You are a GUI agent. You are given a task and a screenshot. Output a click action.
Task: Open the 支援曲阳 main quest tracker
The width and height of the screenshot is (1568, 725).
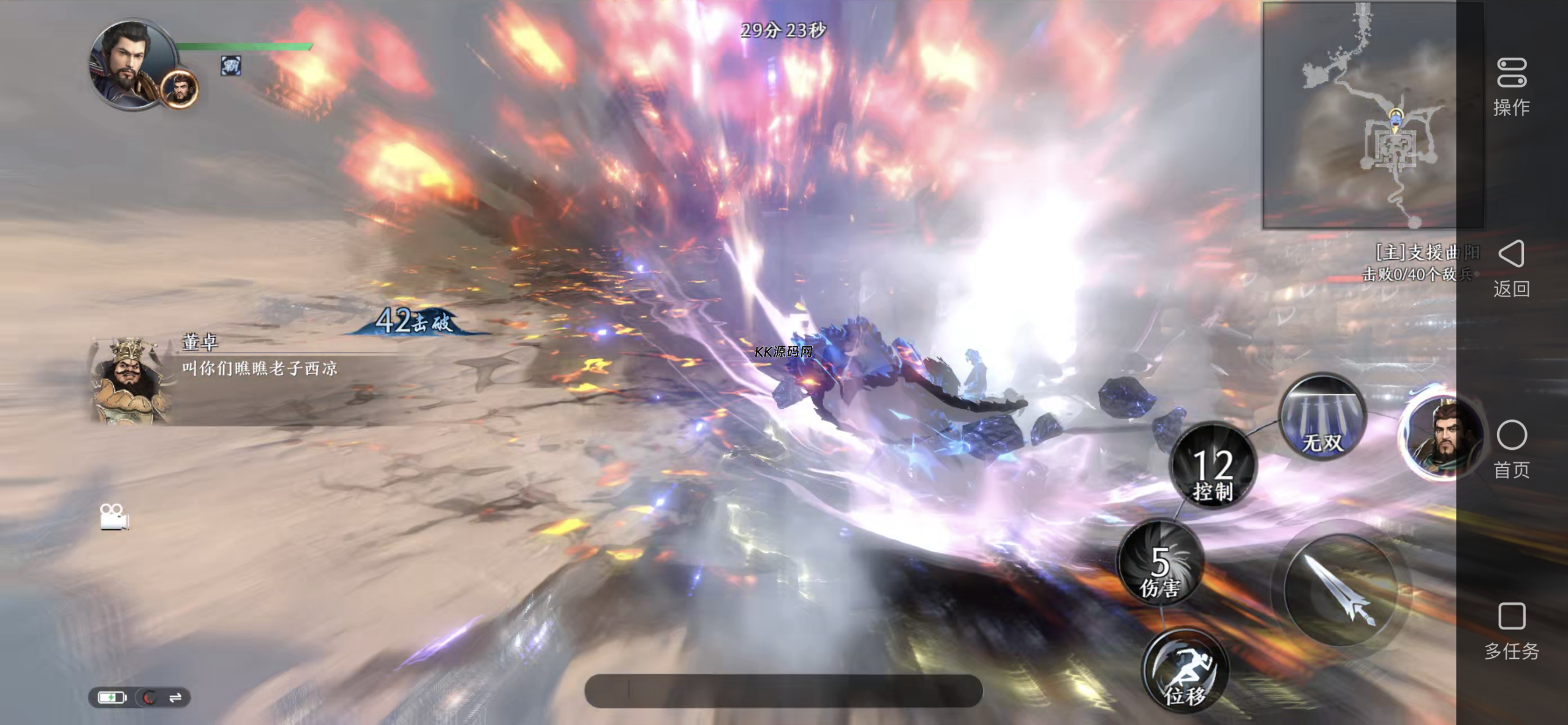(1421, 262)
